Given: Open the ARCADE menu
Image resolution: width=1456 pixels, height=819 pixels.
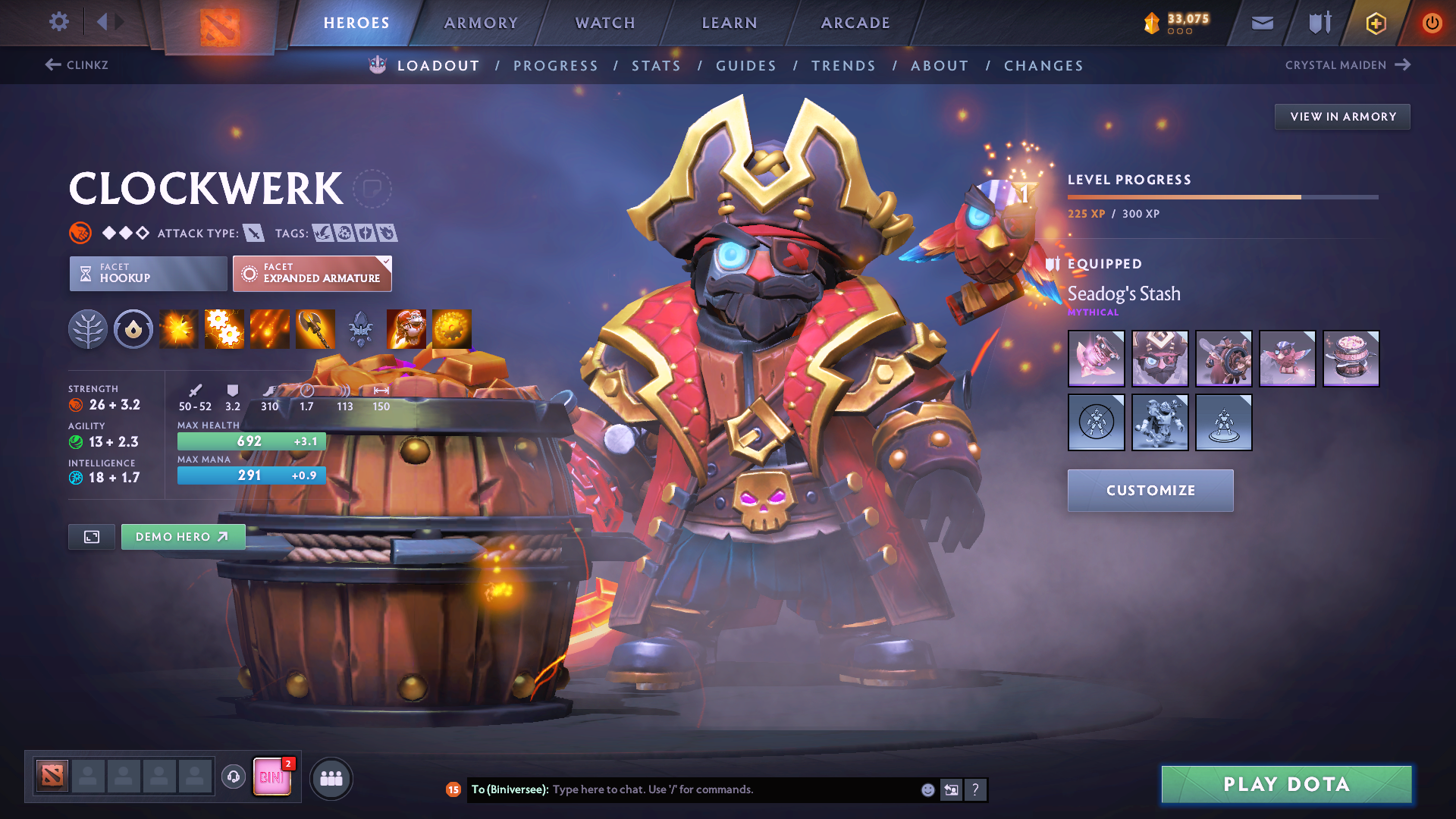Looking at the screenshot, I should click(855, 23).
